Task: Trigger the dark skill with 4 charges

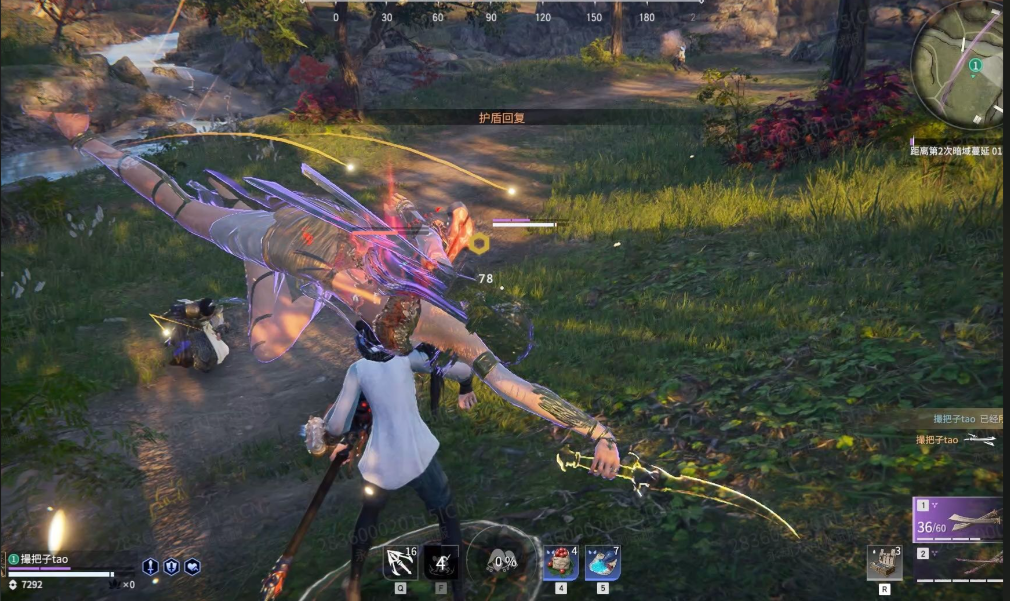Action: pos(441,563)
